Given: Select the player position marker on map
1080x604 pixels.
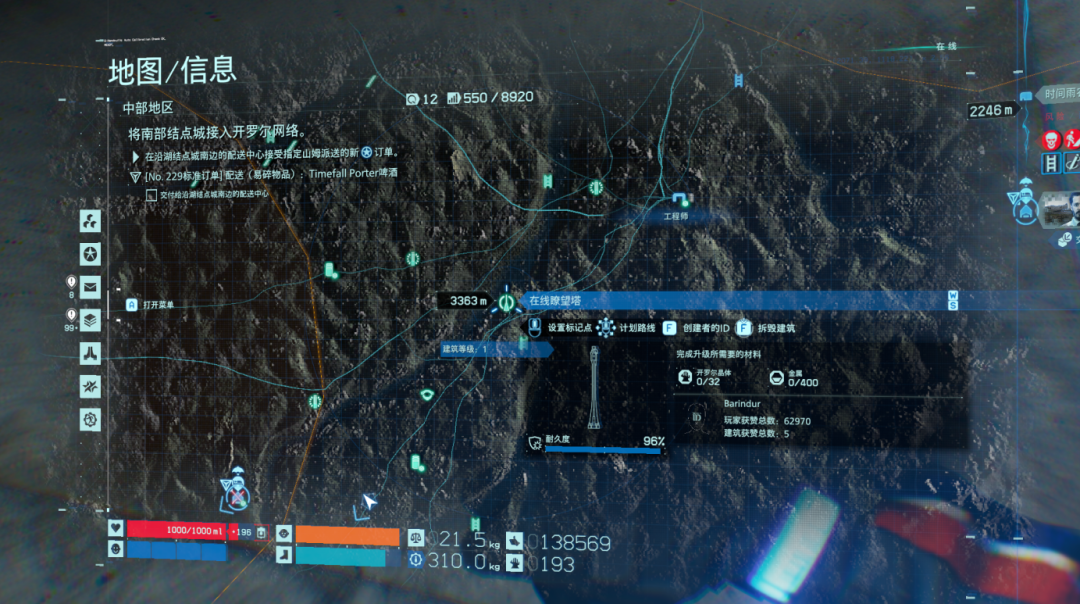Looking at the screenshot, I should coord(237,491).
